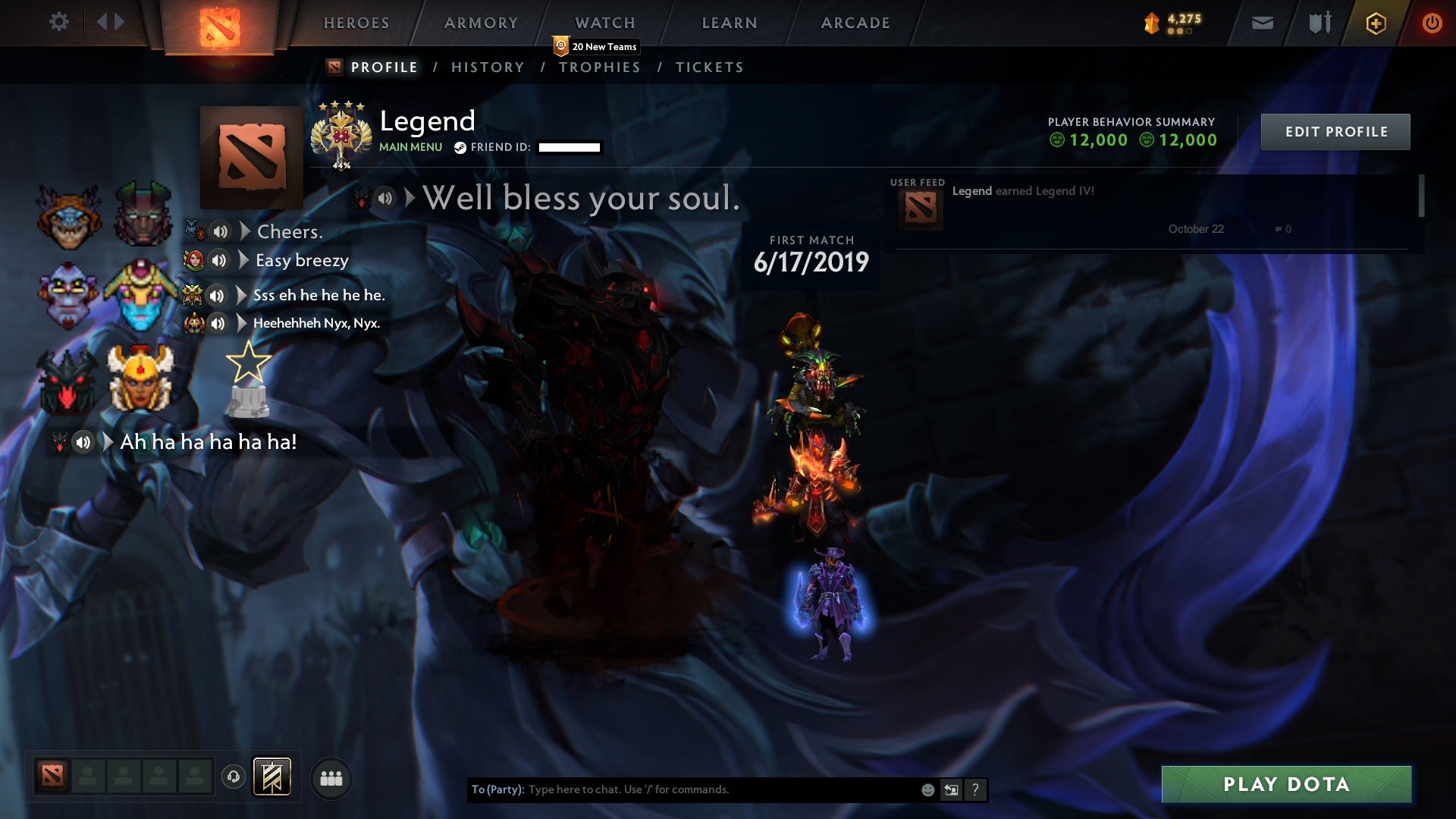
Task: Switch to the HISTORY tab
Action: (x=488, y=67)
